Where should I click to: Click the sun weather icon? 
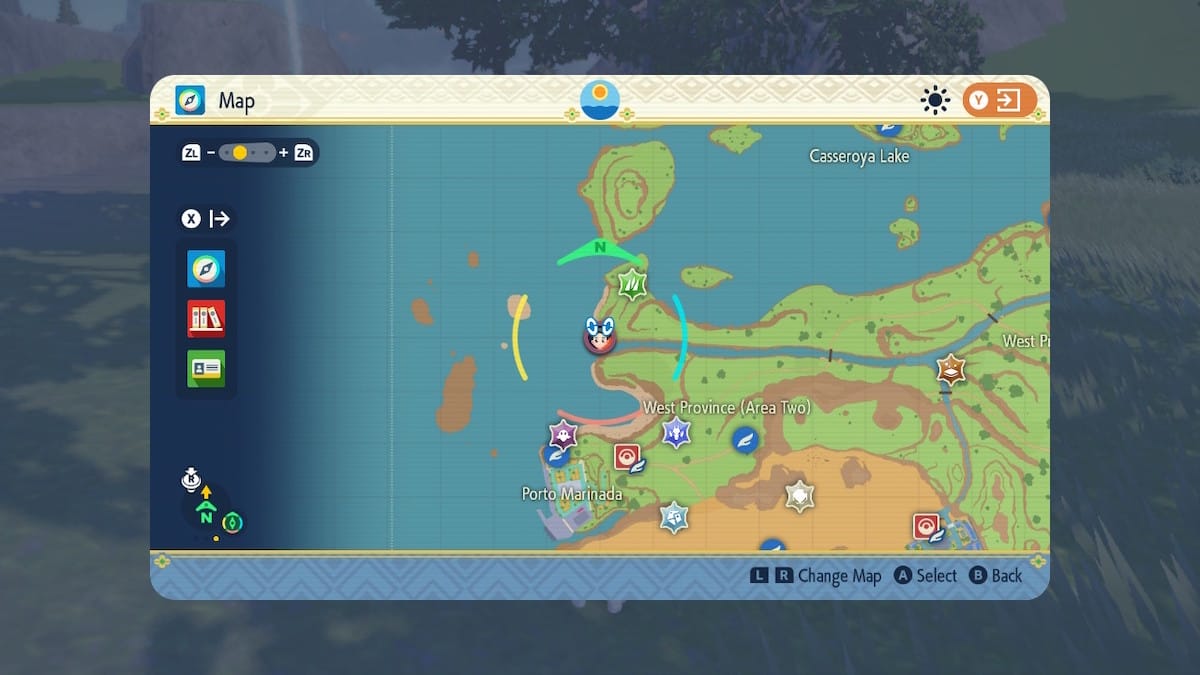pos(935,101)
